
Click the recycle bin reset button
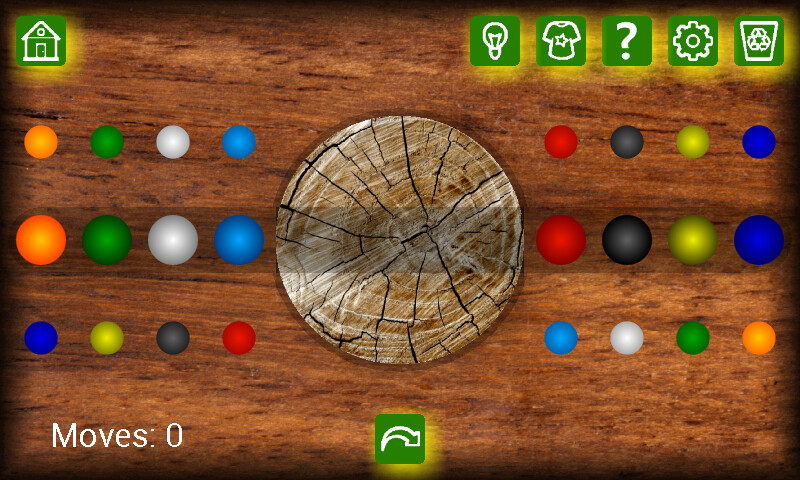pos(759,41)
